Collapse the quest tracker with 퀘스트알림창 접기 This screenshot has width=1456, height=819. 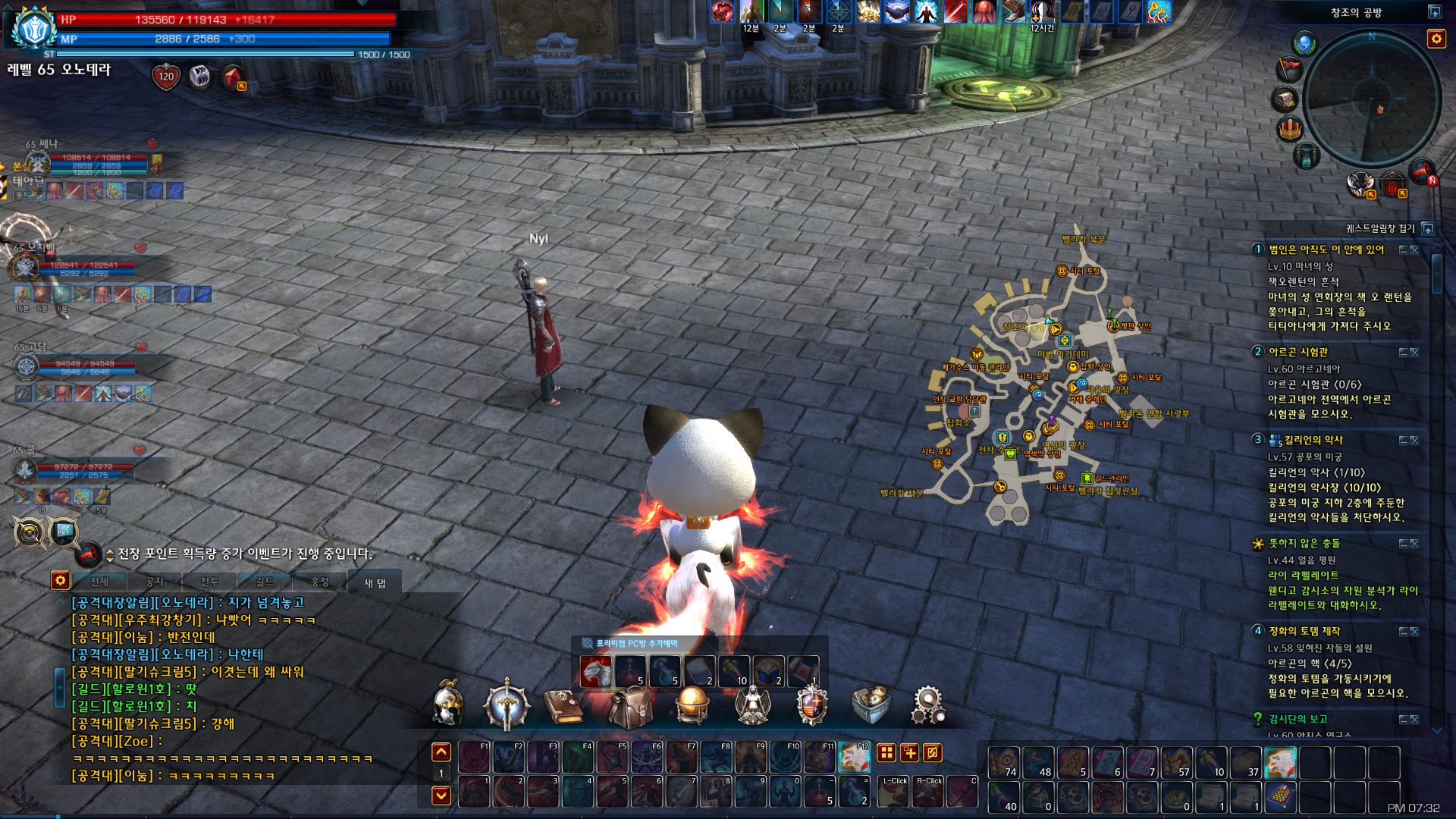coord(1428,228)
